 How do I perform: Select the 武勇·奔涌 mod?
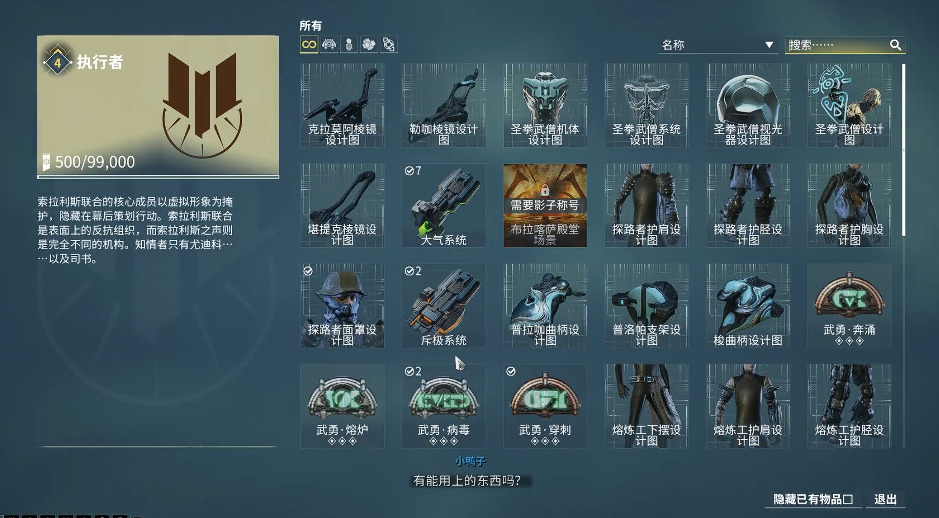(849, 306)
